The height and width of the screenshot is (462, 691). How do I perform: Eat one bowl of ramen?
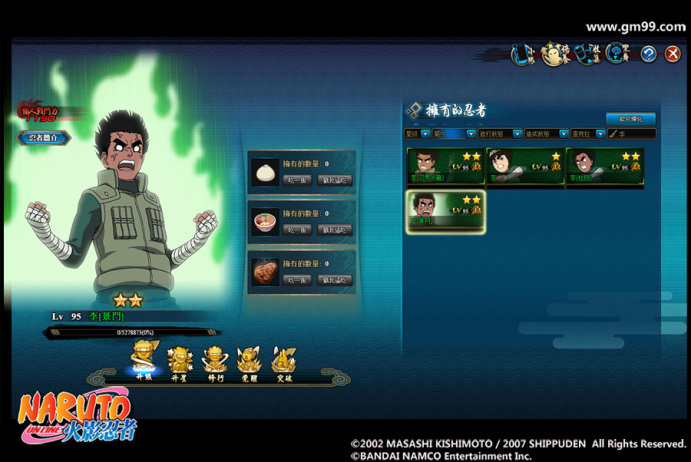(x=296, y=230)
